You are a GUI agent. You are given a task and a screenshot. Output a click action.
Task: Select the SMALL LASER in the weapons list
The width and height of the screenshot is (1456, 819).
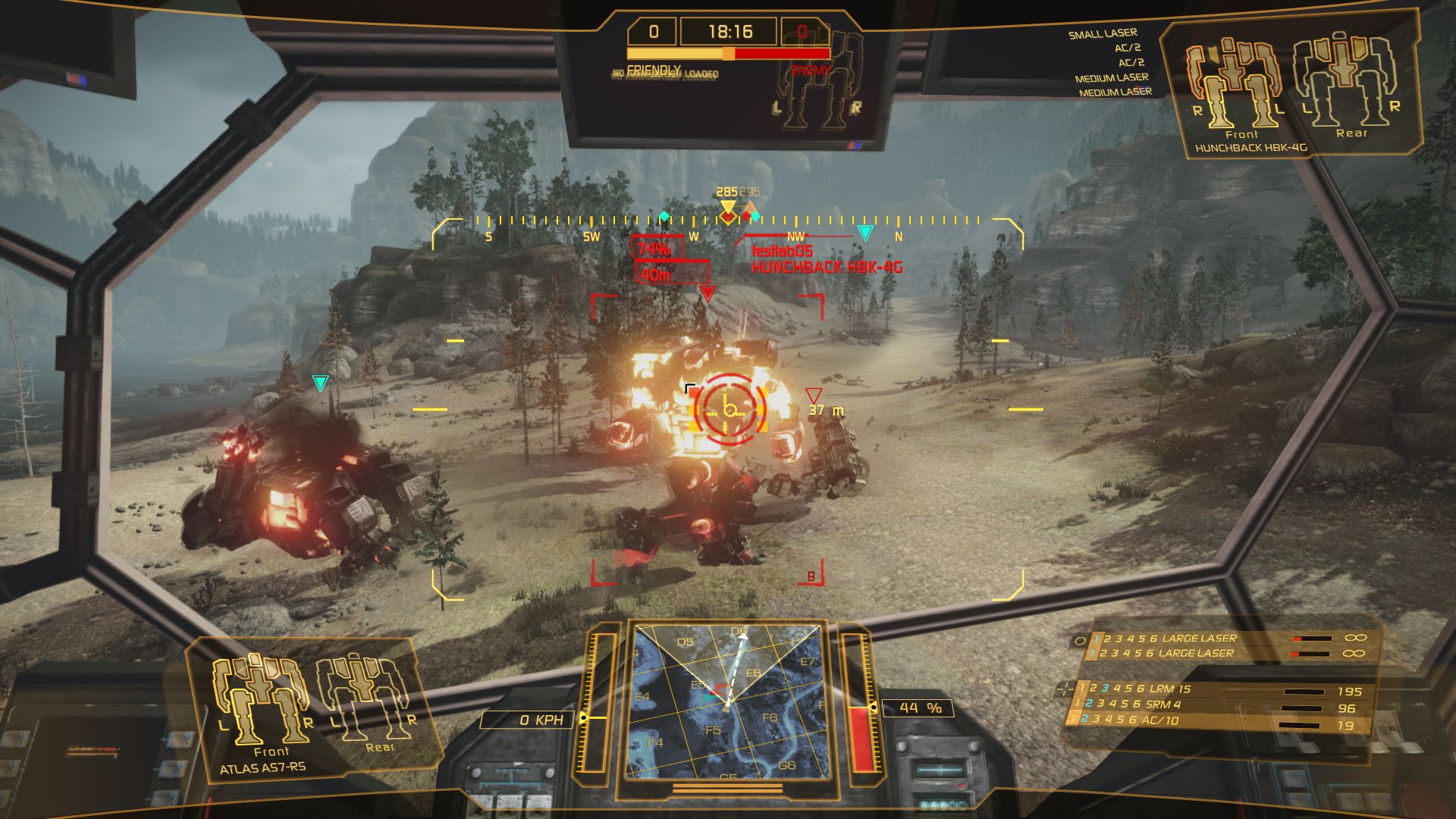1103,33
